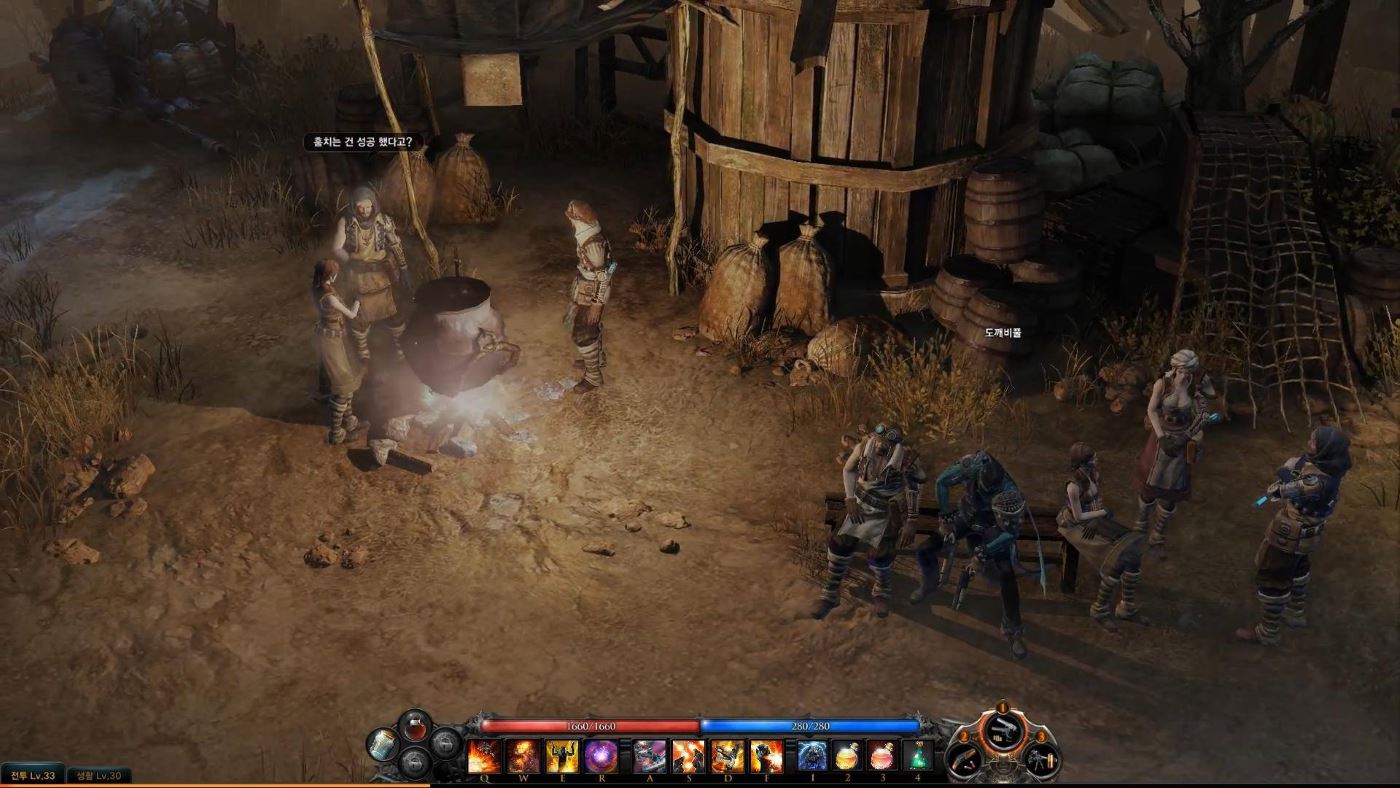Select the D skill icon

pos(727,756)
